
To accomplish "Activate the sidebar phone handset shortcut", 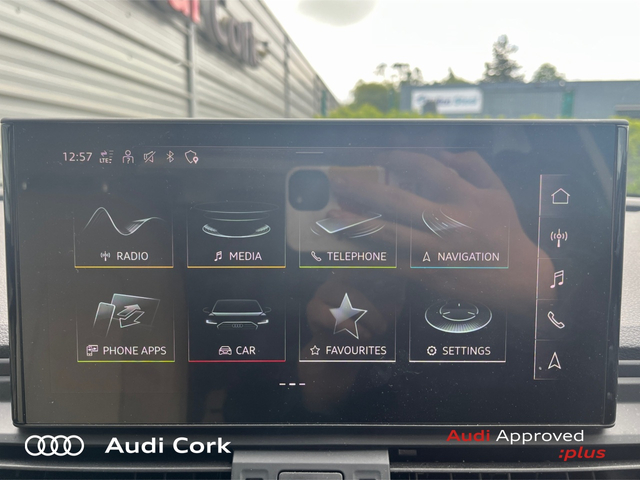I will 557,320.
